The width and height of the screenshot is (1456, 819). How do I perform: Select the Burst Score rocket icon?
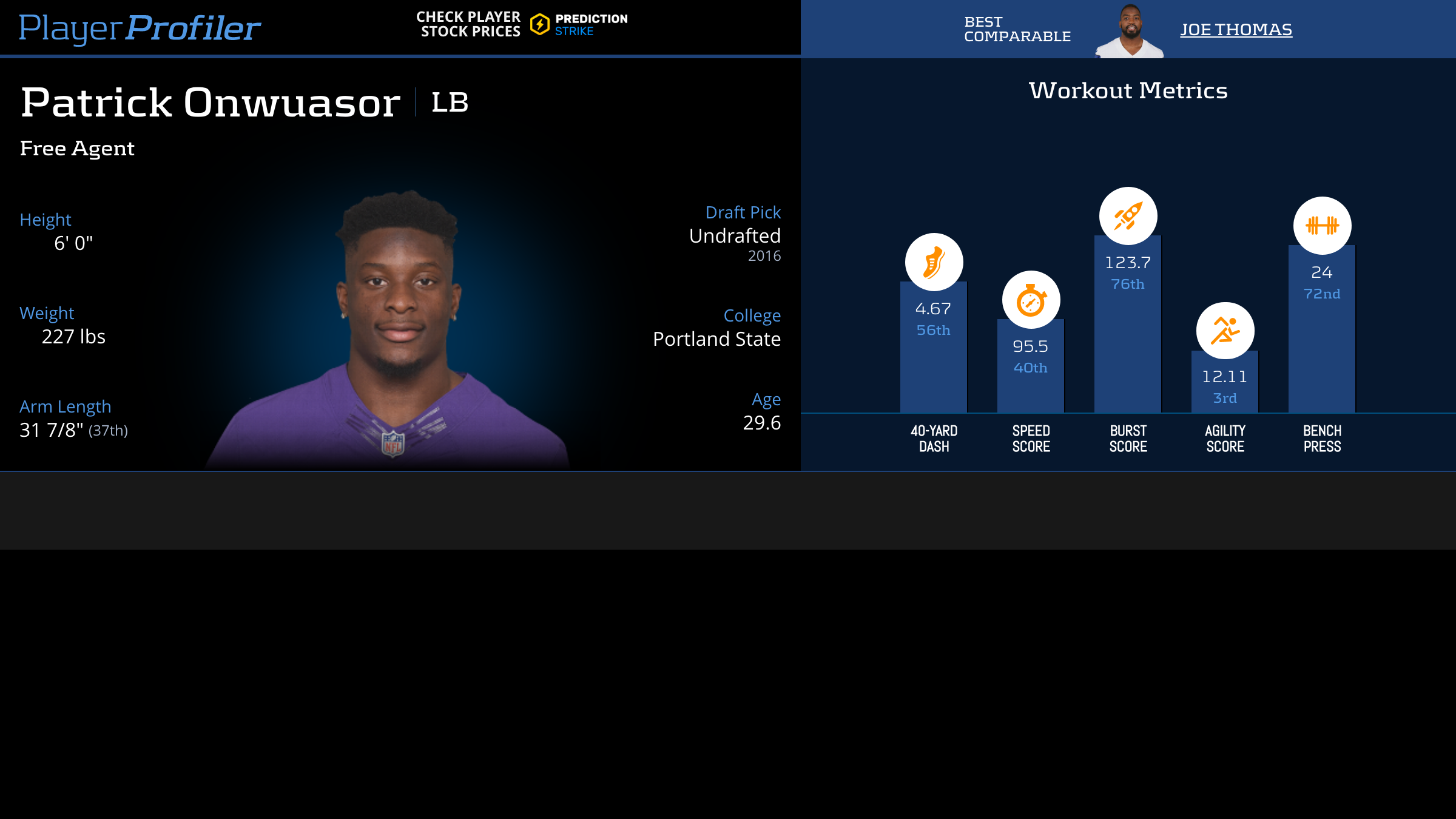1128,216
